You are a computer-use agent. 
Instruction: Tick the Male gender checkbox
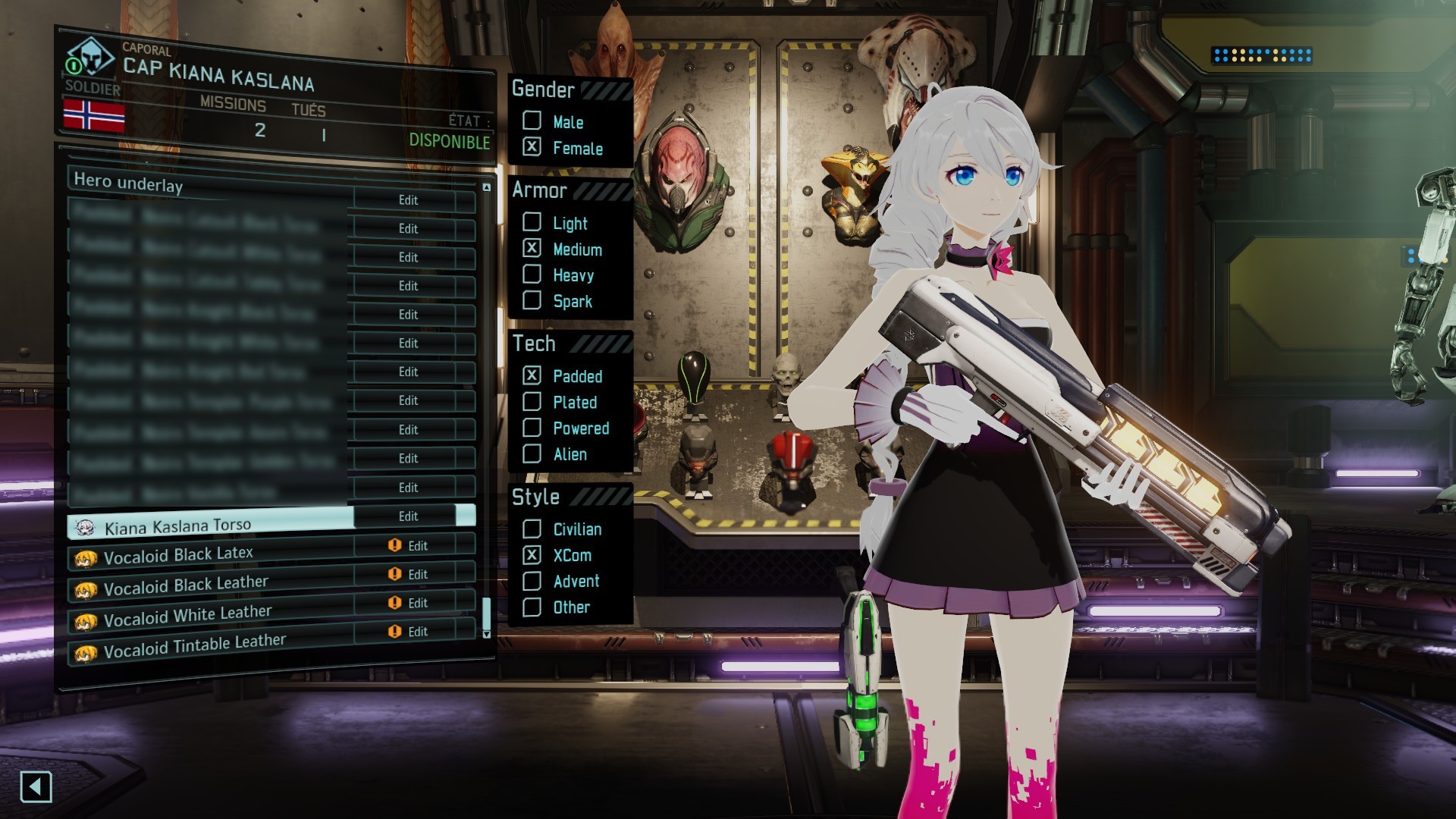pyautogui.click(x=532, y=121)
